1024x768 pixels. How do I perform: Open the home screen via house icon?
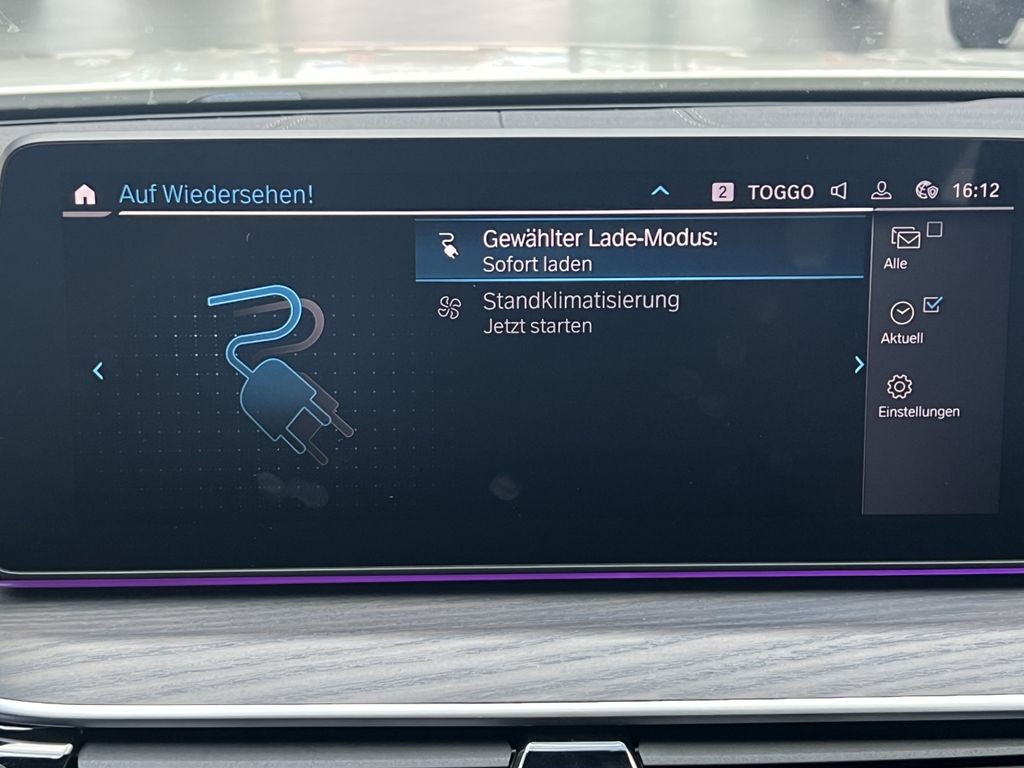pos(85,195)
